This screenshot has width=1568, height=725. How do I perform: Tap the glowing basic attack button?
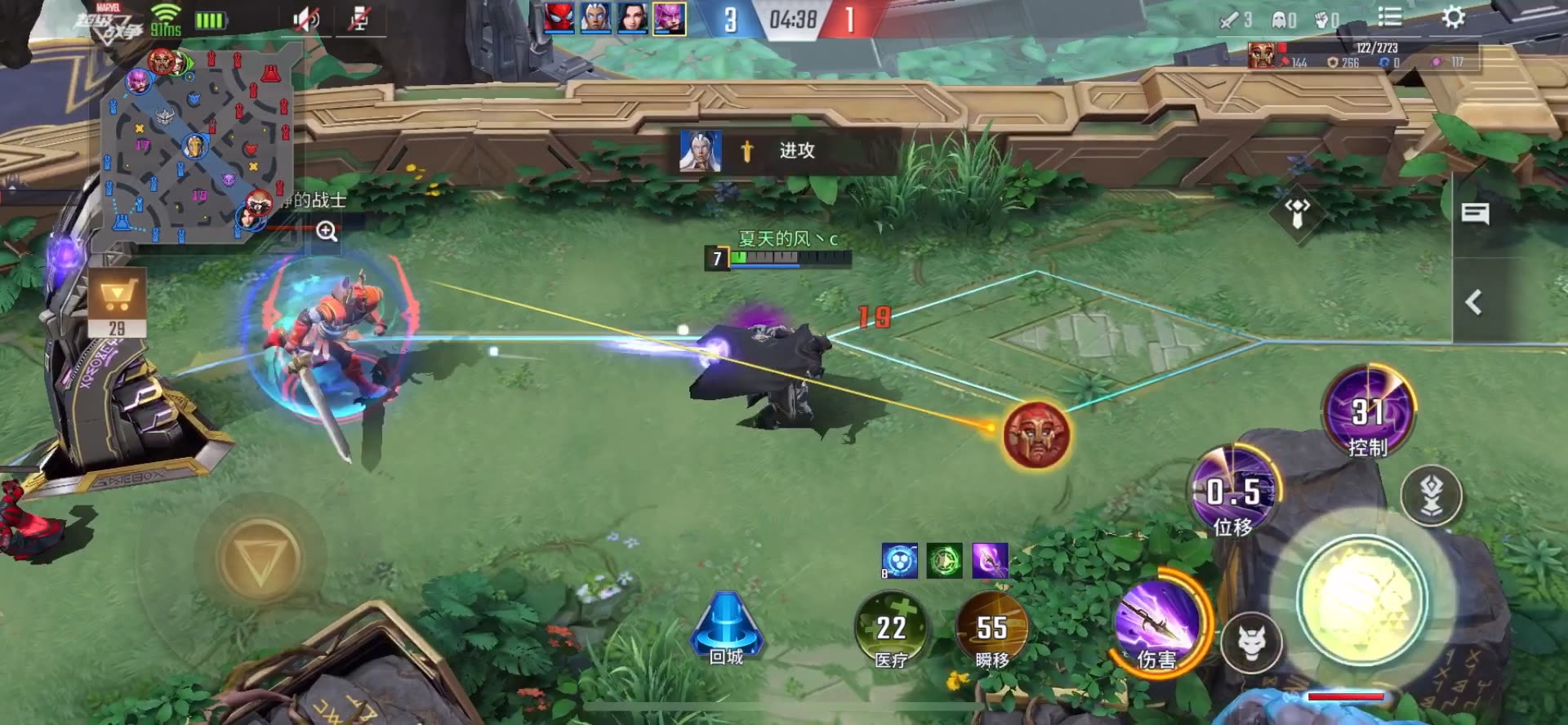click(1362, 600)
